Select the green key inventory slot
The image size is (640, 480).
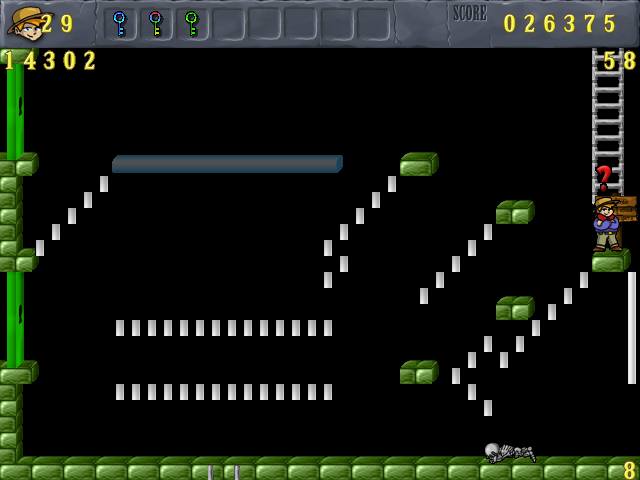[192, 23]
